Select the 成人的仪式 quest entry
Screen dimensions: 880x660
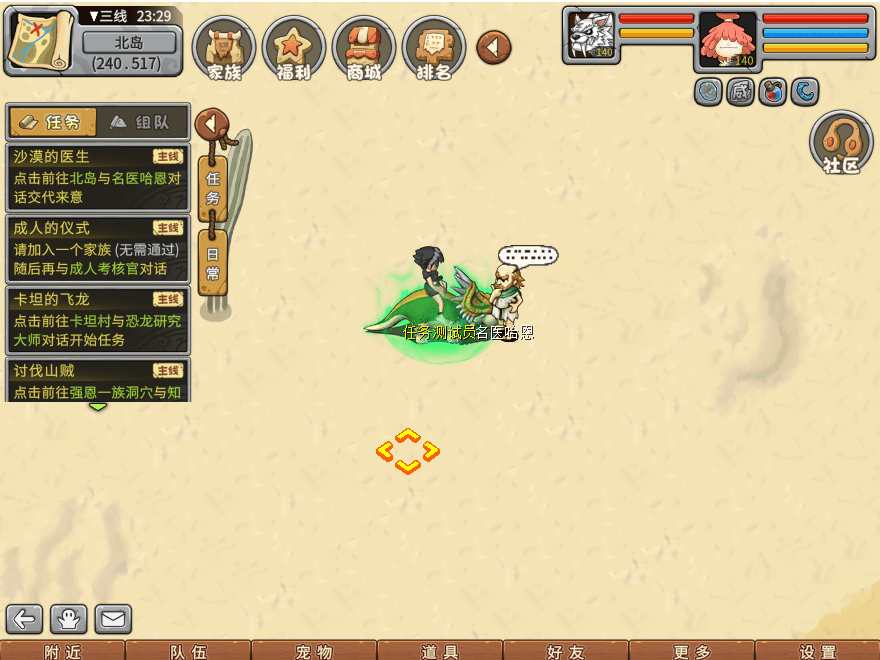tap(97, 248)
